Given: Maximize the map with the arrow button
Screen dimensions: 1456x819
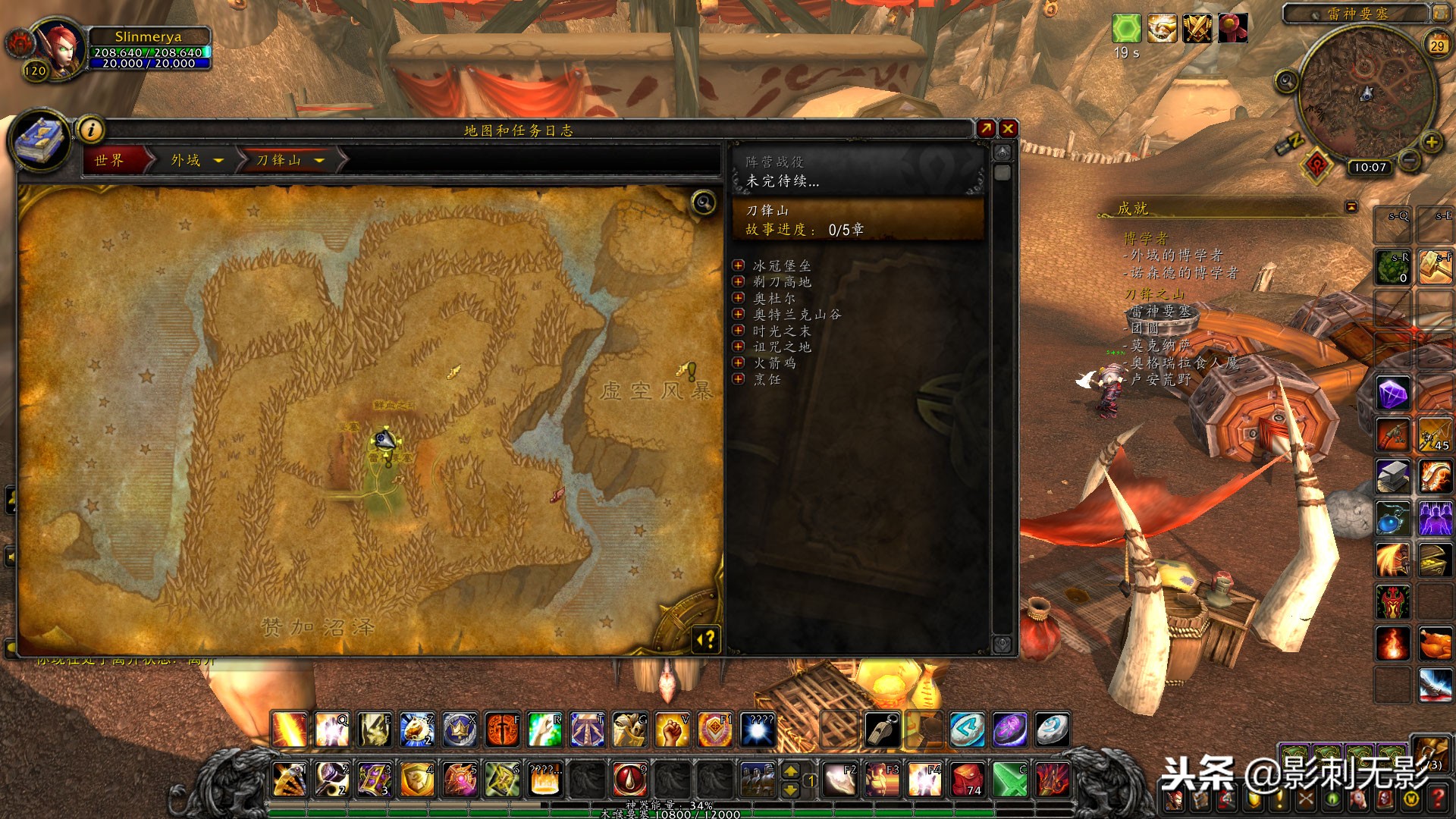Looking at the screenshot, I should pyautogui.click(x=986, y=129).
